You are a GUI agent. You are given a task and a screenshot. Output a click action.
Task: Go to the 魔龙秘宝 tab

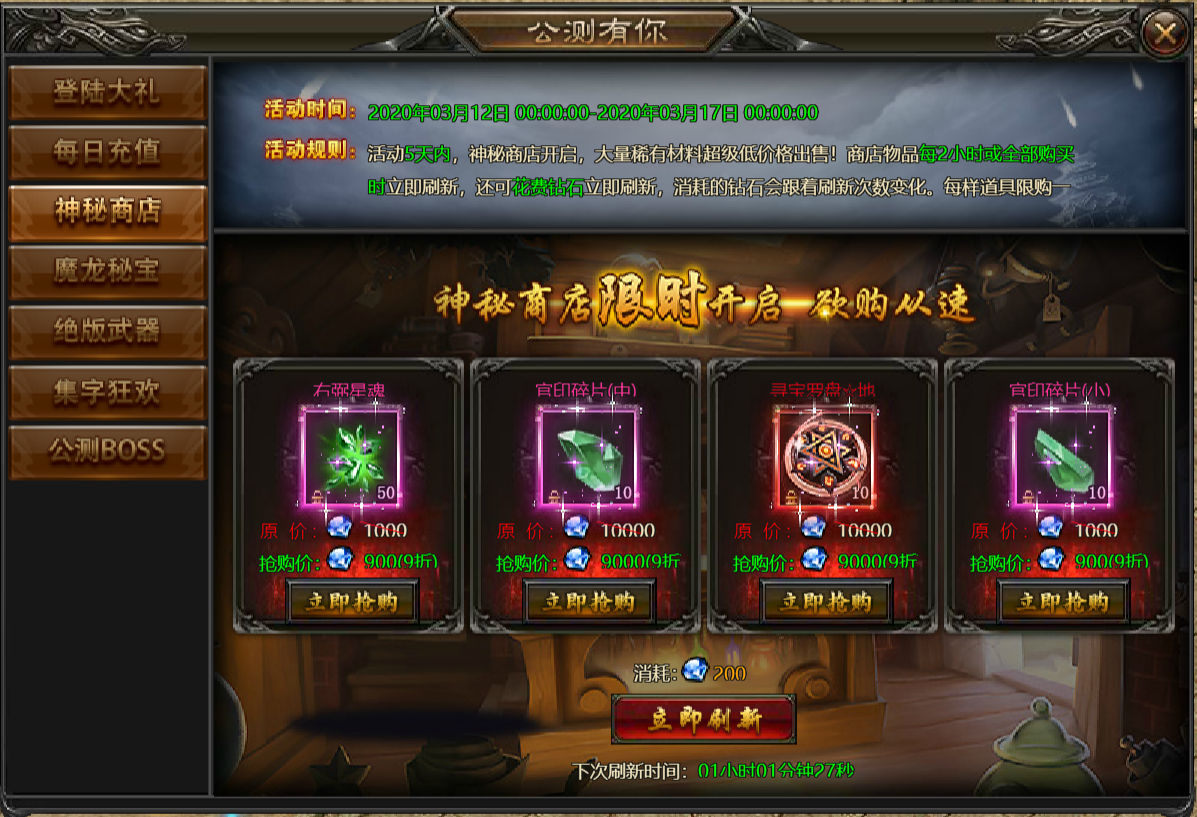pos(107,271)
